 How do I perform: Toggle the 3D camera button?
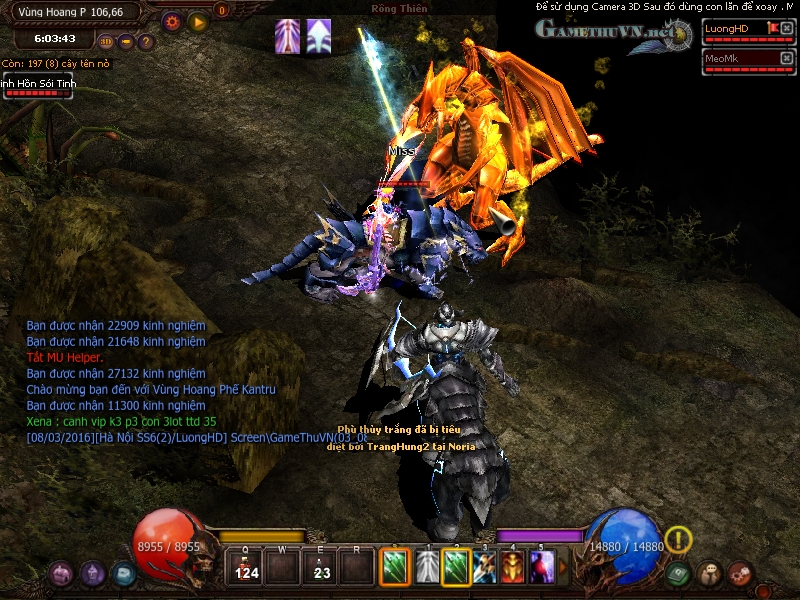point(106,42)
